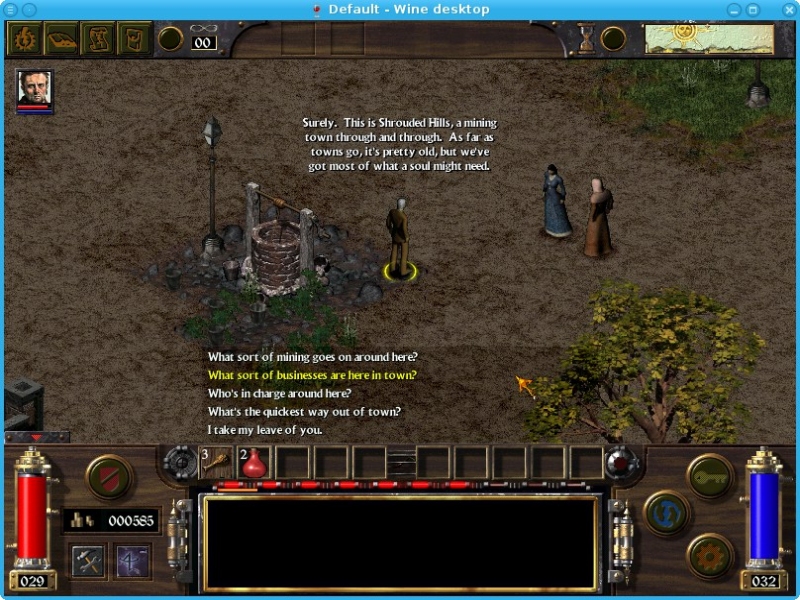Open the world map with sun thumbnail

tap(709, 39)
